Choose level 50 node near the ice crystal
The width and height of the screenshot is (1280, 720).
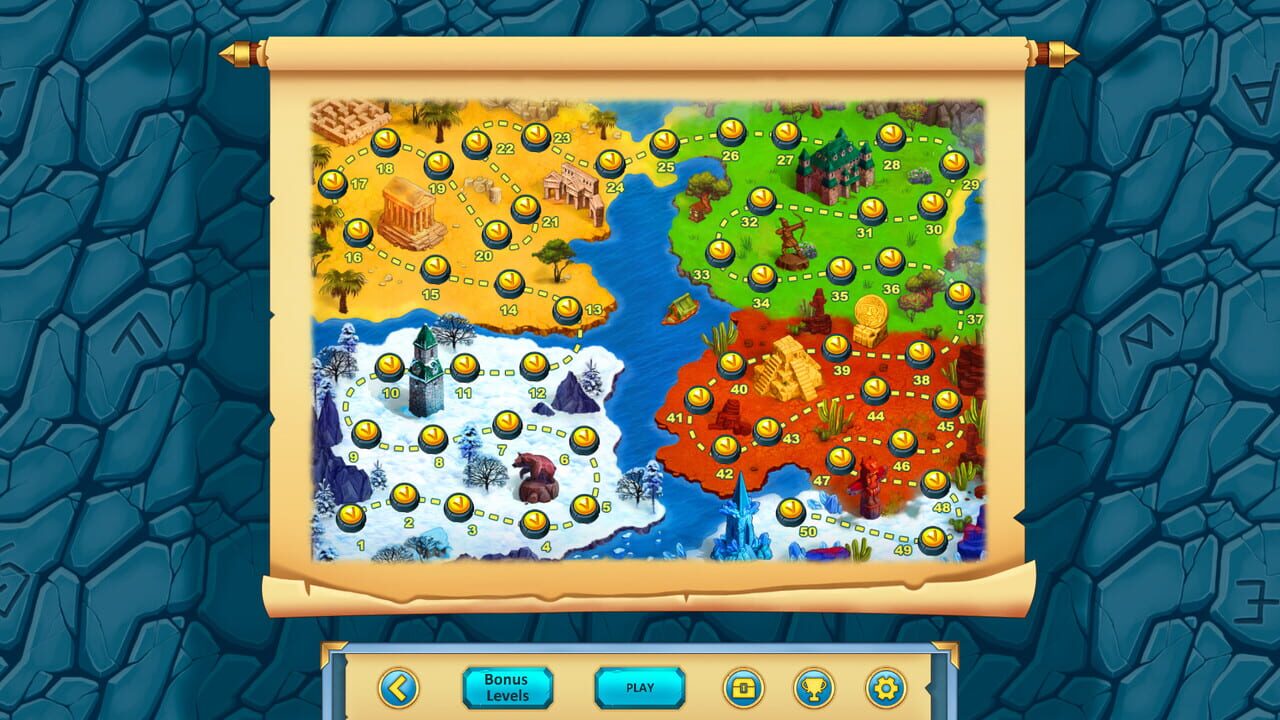click(x=791, y=512)
